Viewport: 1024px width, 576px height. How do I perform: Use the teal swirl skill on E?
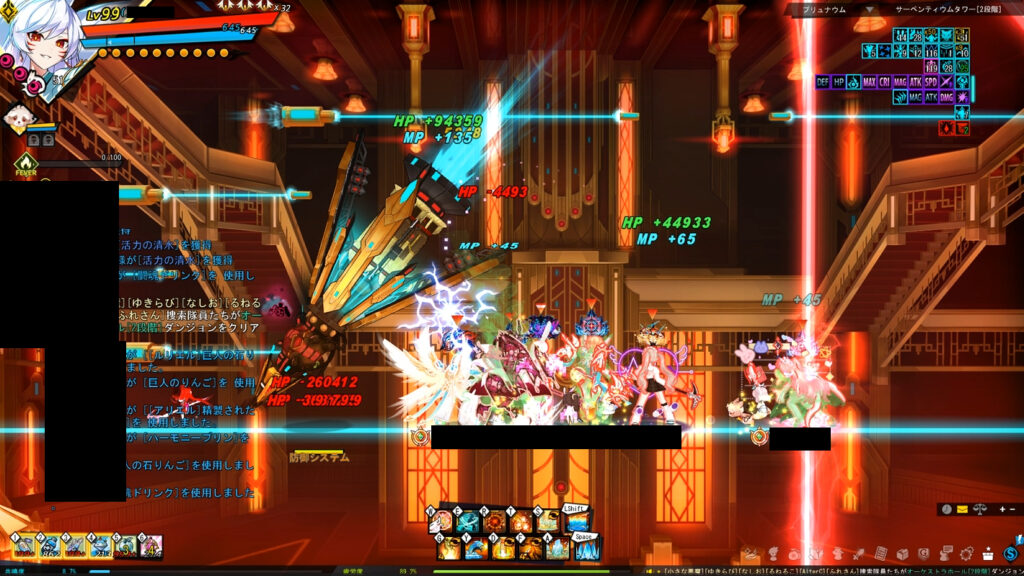click(x=467, y=522)
